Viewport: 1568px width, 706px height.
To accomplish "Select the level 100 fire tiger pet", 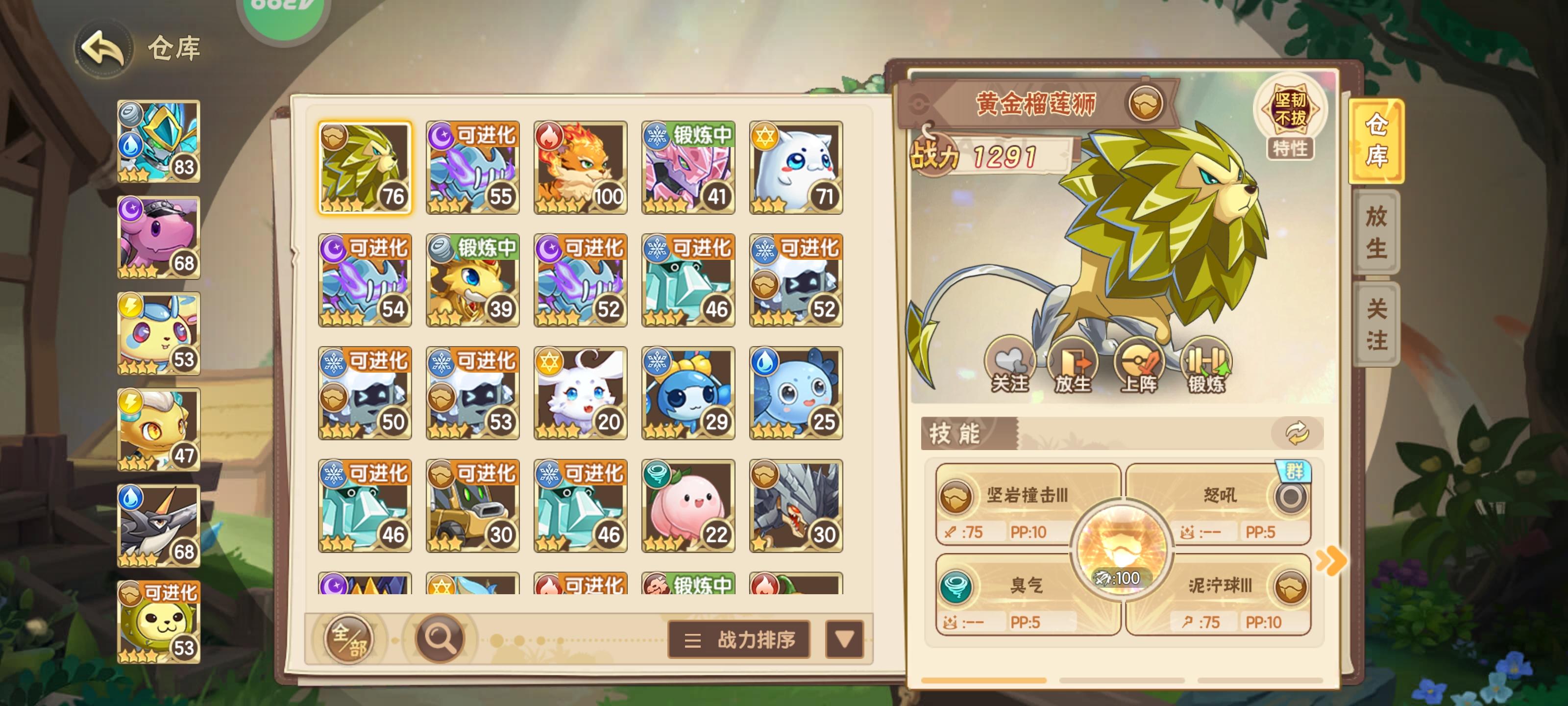I will coord(580,166).
